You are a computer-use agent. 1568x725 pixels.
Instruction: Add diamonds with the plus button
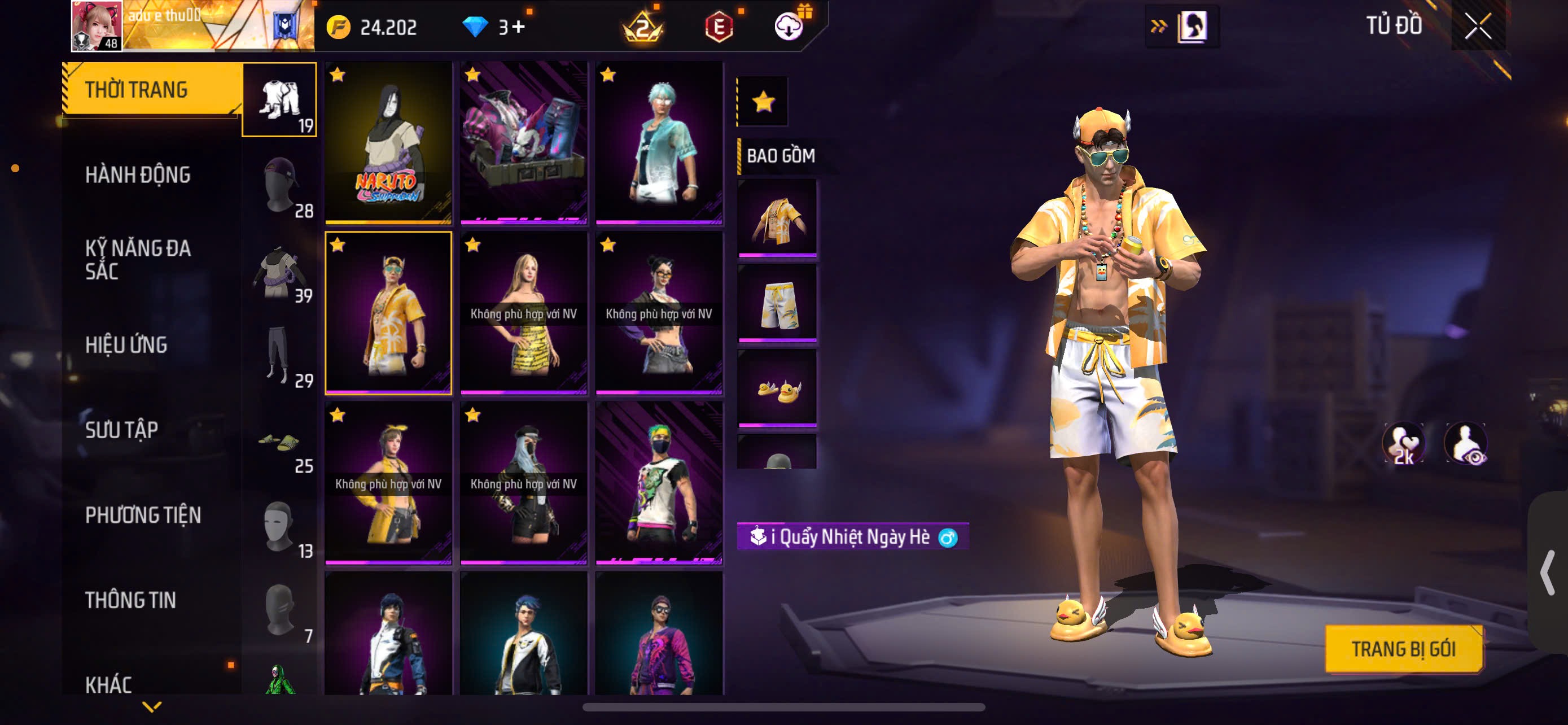[518, 27]
